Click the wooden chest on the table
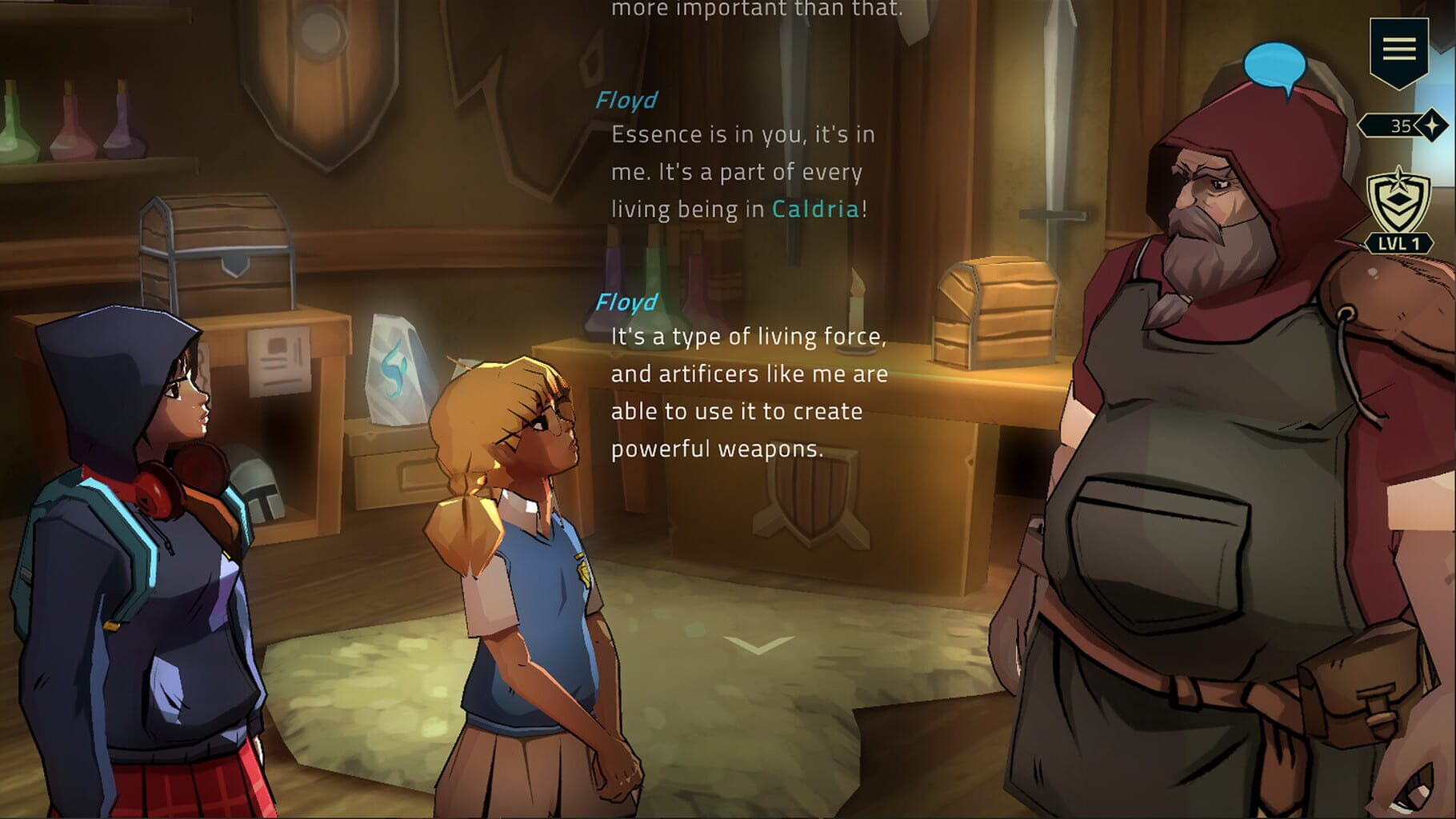This screenshot has width=1456, height=819. pos(996,312)
